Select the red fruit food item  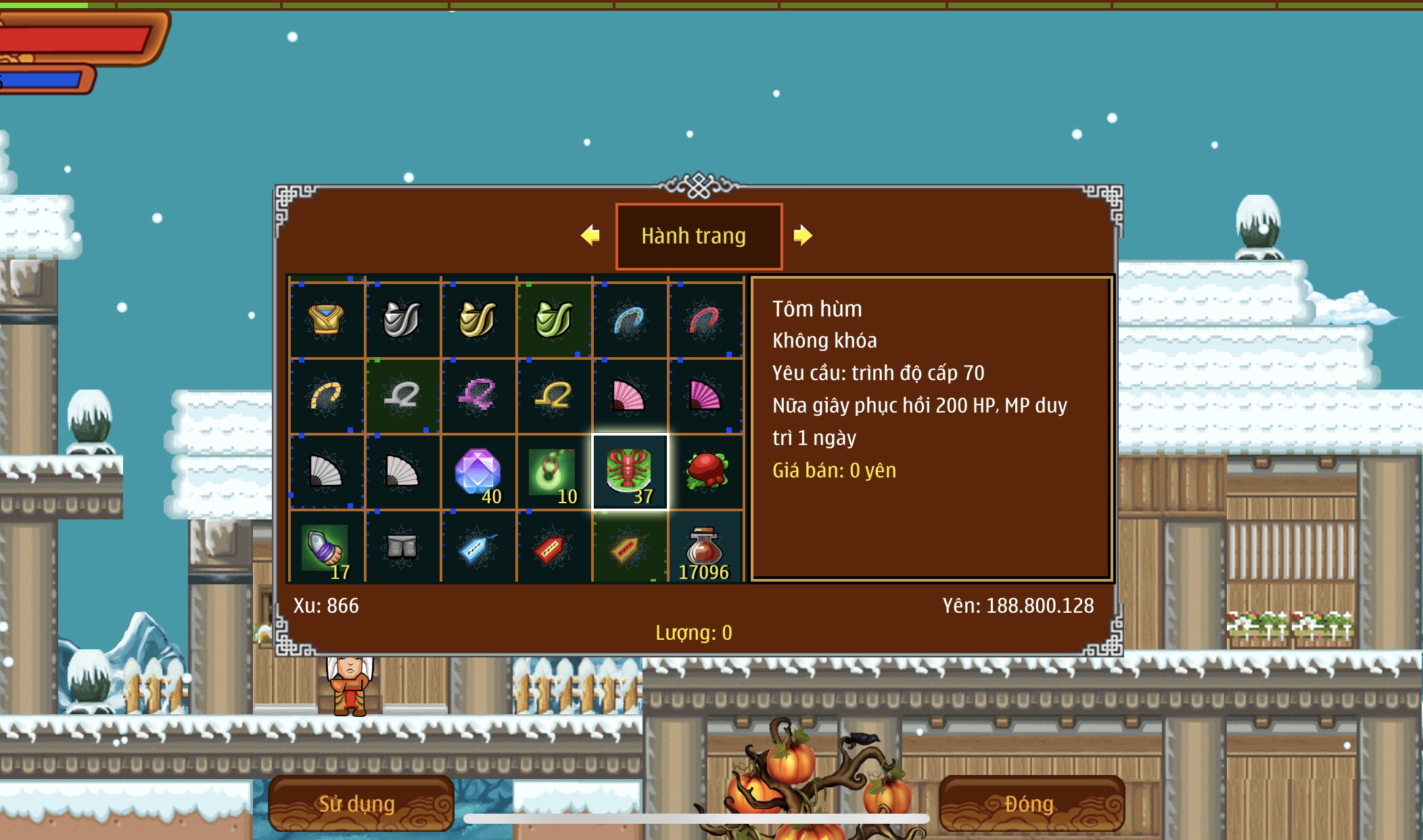pyautogui.click(x=705, y=471)
